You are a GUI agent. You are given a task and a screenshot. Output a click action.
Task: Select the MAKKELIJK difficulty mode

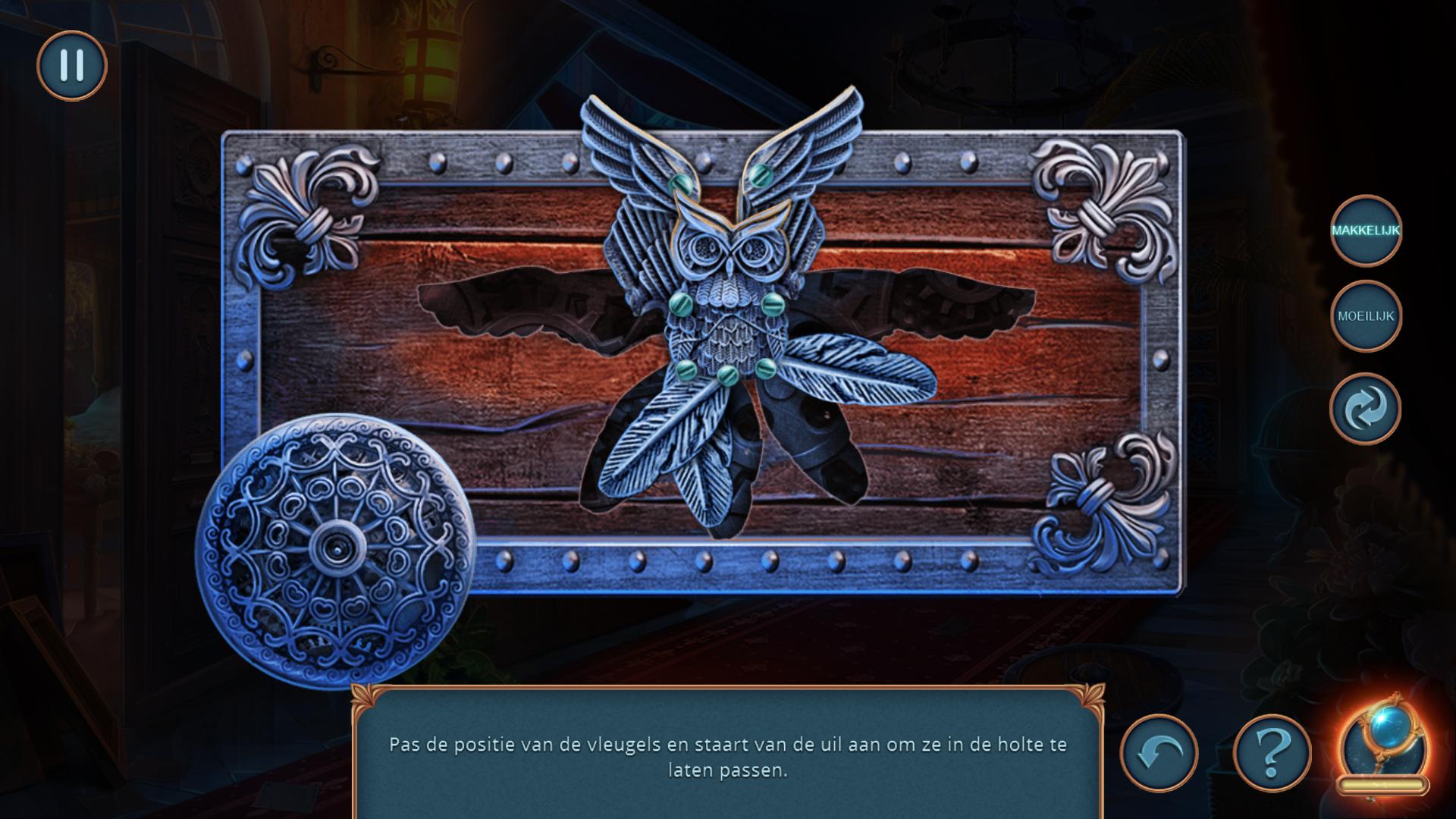click(1365, 231)
